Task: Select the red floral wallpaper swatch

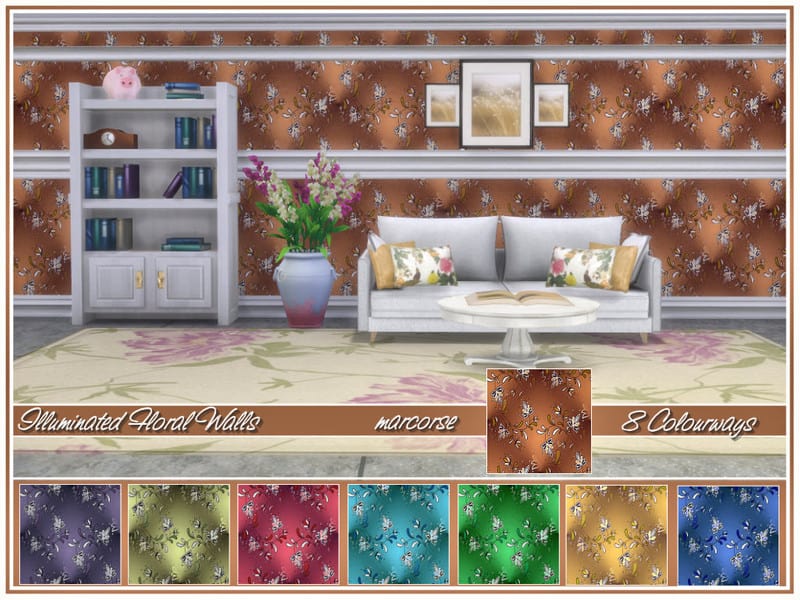Action: pos(288,535)
